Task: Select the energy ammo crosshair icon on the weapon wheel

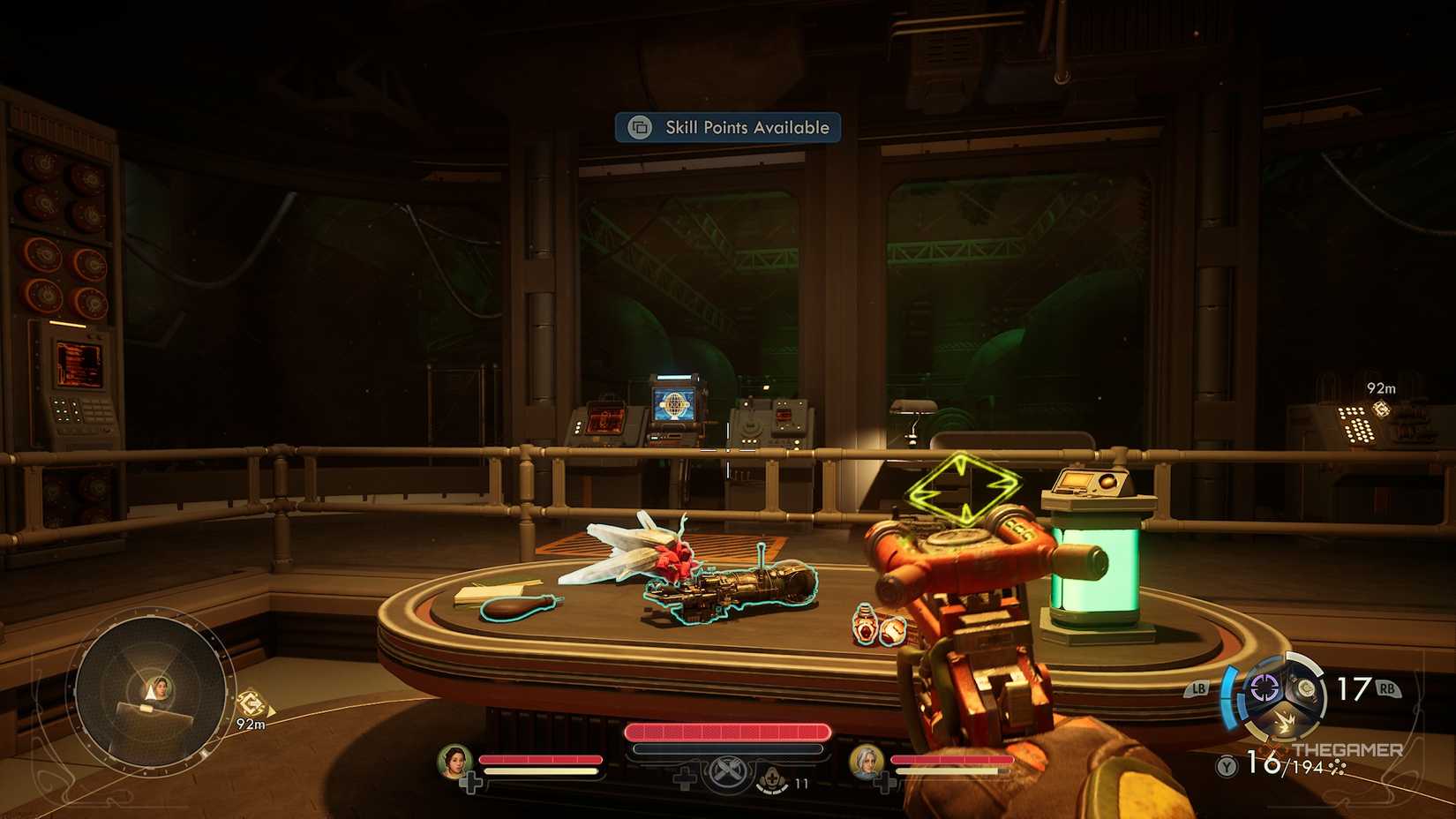Action: click(1264, 688)
